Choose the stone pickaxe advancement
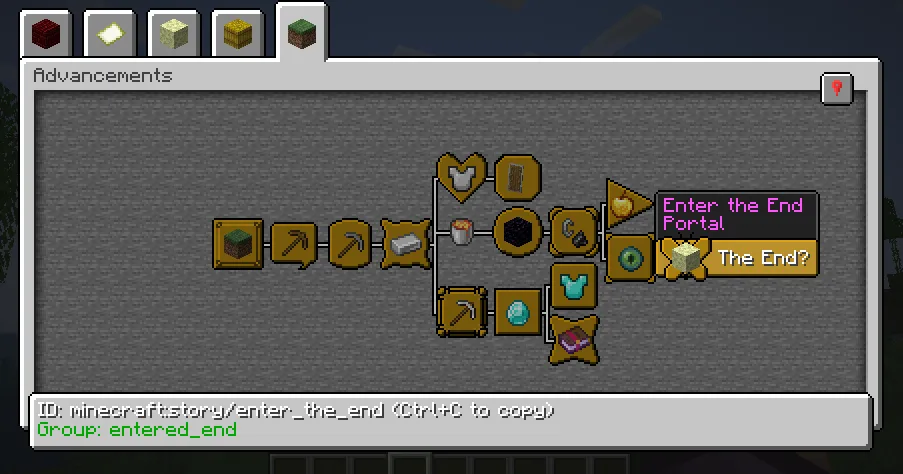Image resolution: width=903 pixels, height=474 pixels. tap(350, 244)
